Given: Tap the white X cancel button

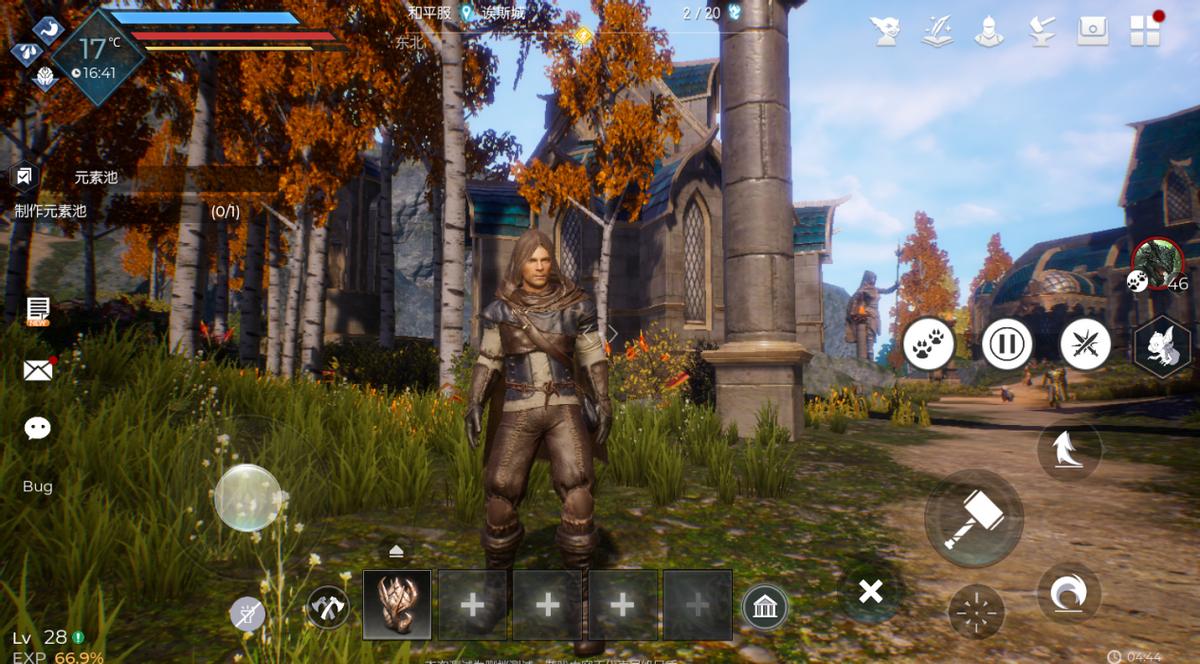Looking at the screenshot, I should (871, 592).
